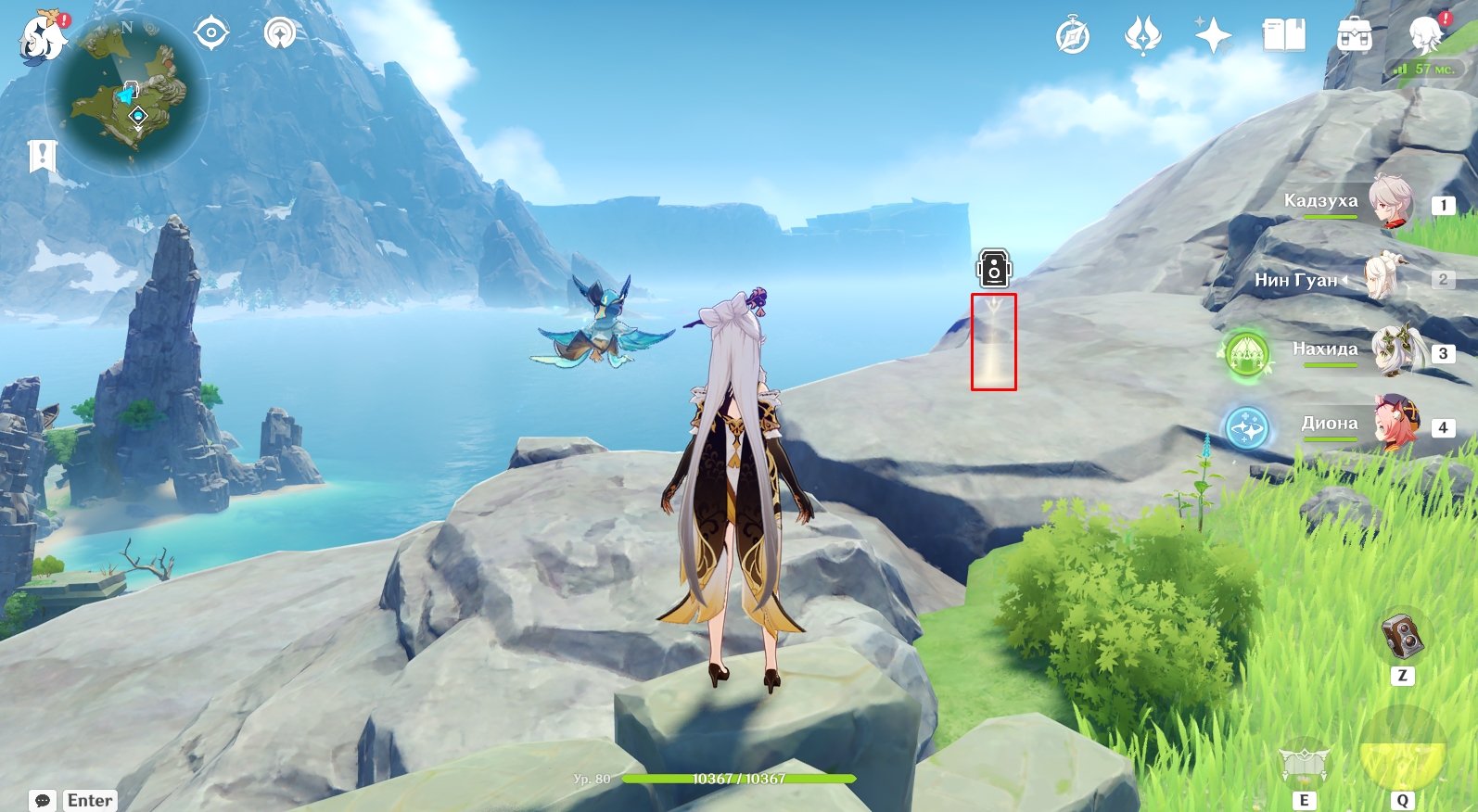This screenshot has height=812, width=1478.
Task: Open the adventure compass events icon
Action: 1073,36
